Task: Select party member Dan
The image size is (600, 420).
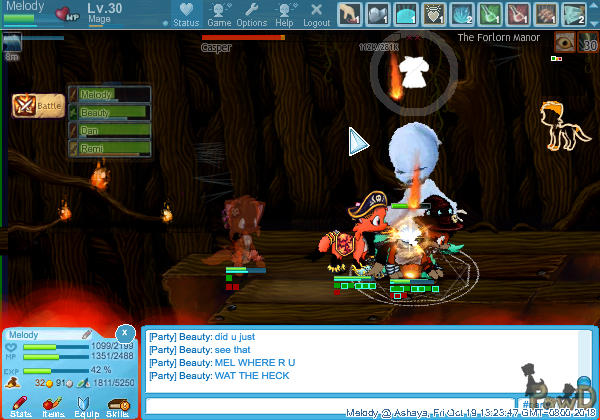Action: tap(110, 130)
